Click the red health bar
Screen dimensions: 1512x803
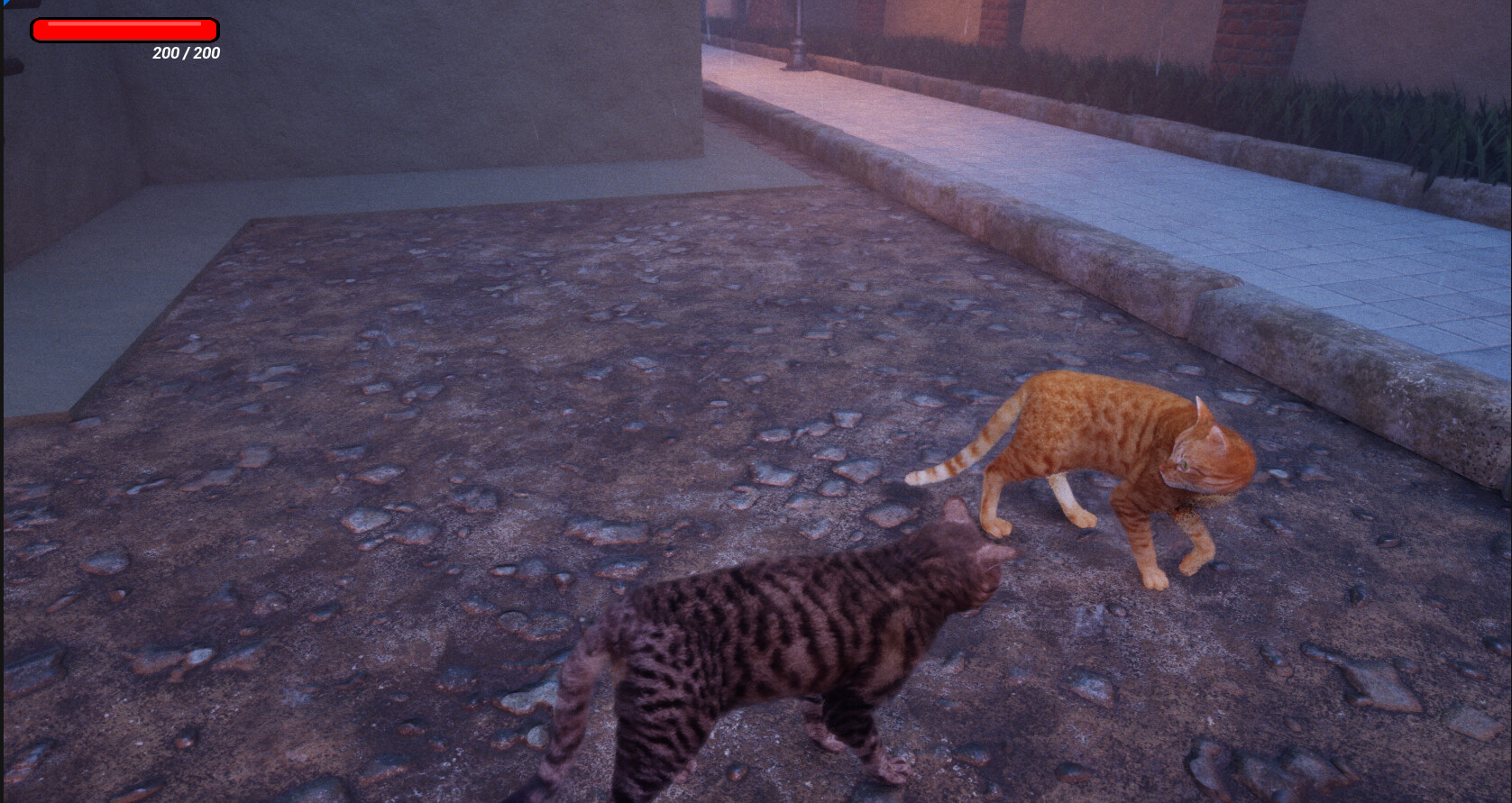(x=124, y=29)
